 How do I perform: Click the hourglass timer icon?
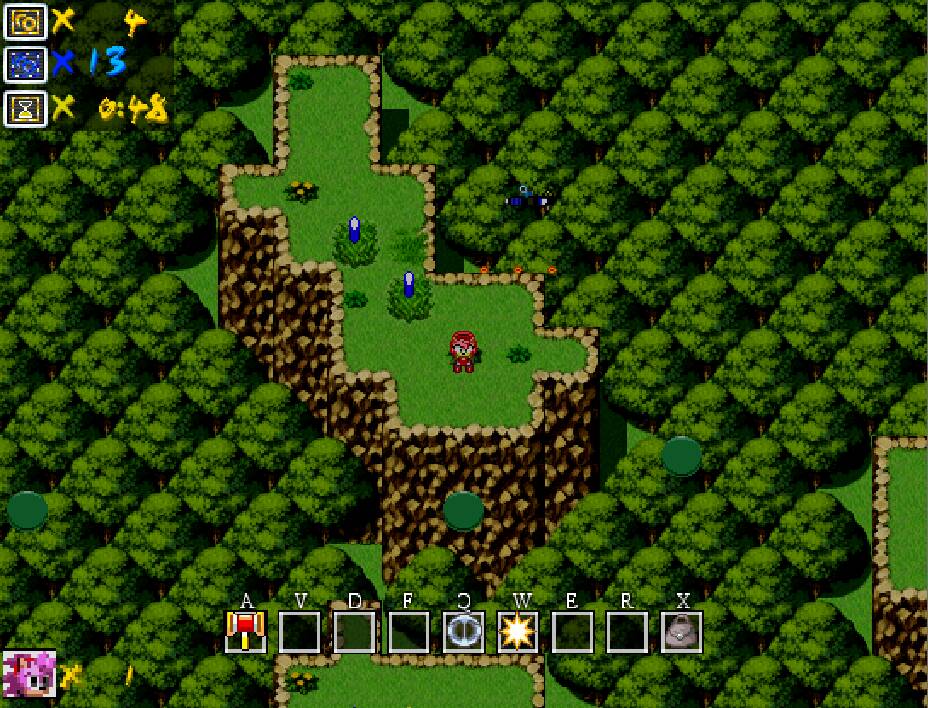click(x=24, y=107)
